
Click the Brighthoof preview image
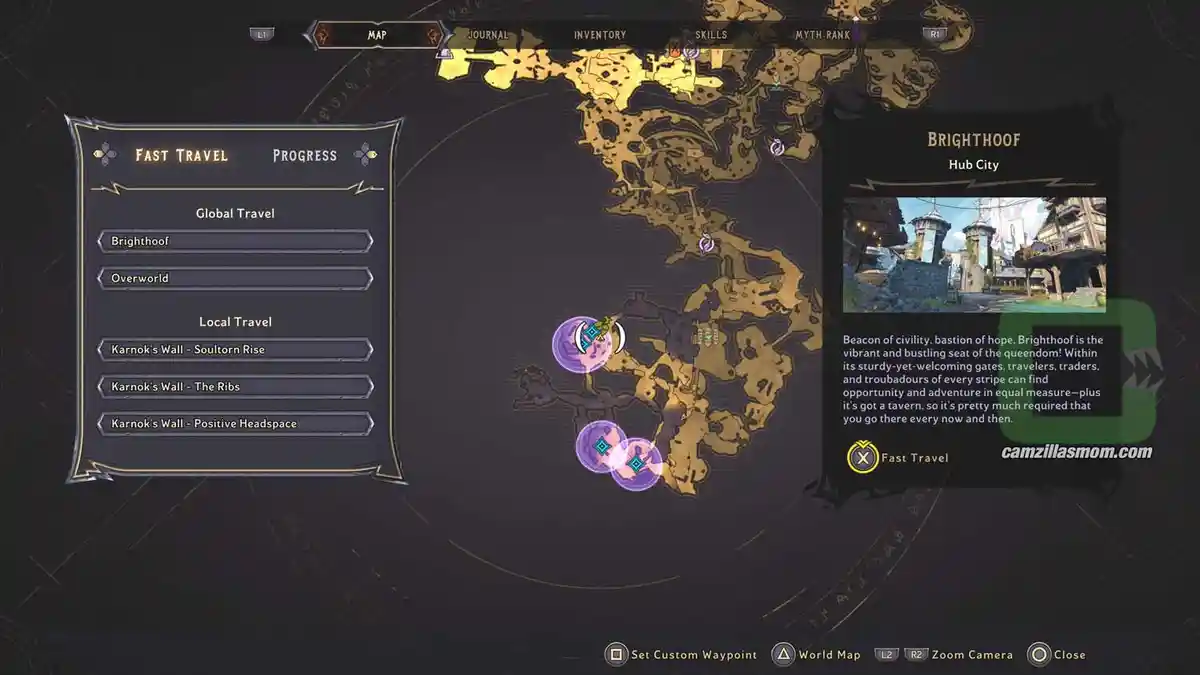point(974,255)
